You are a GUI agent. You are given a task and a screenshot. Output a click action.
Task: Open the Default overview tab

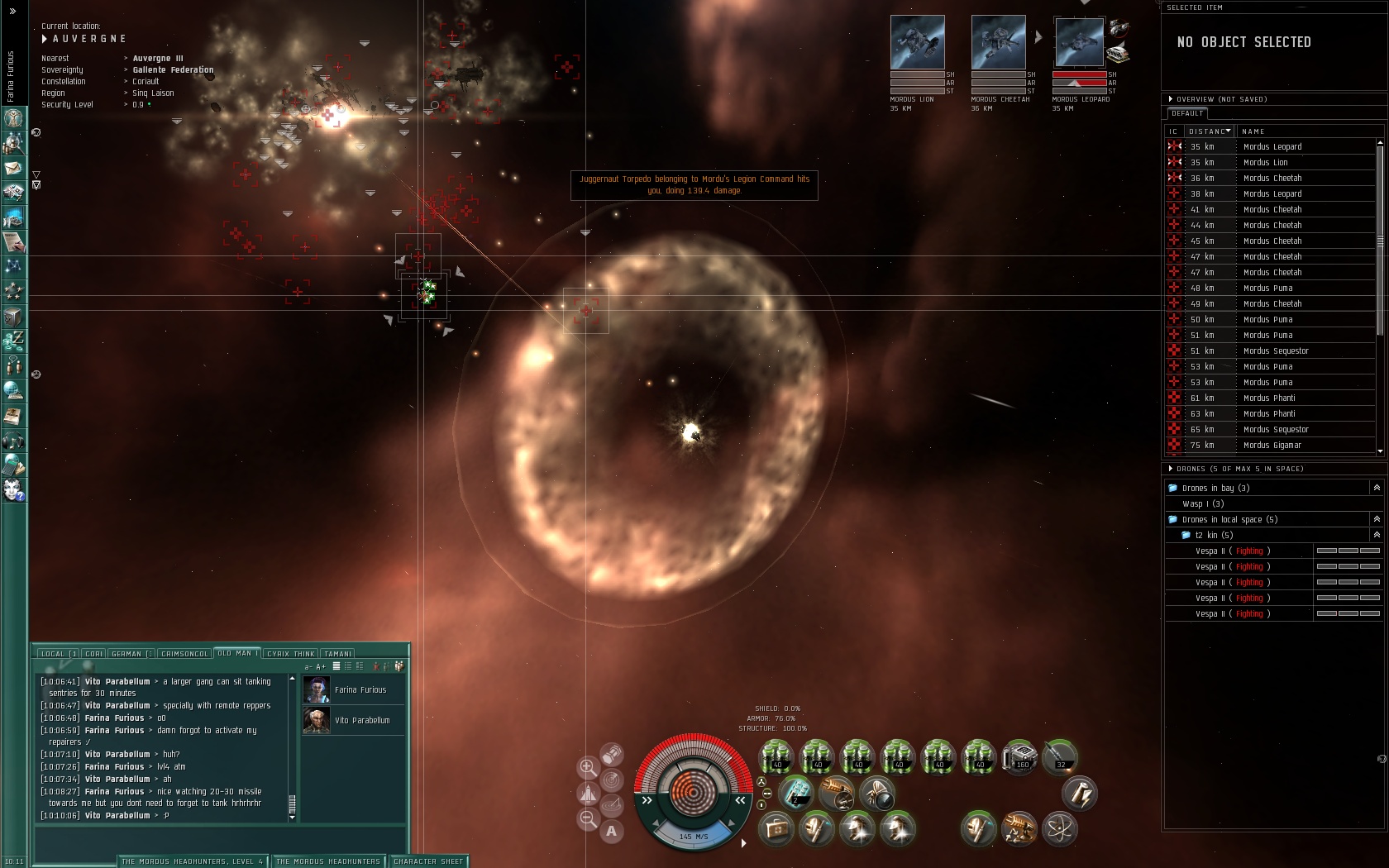(1187, 113)
